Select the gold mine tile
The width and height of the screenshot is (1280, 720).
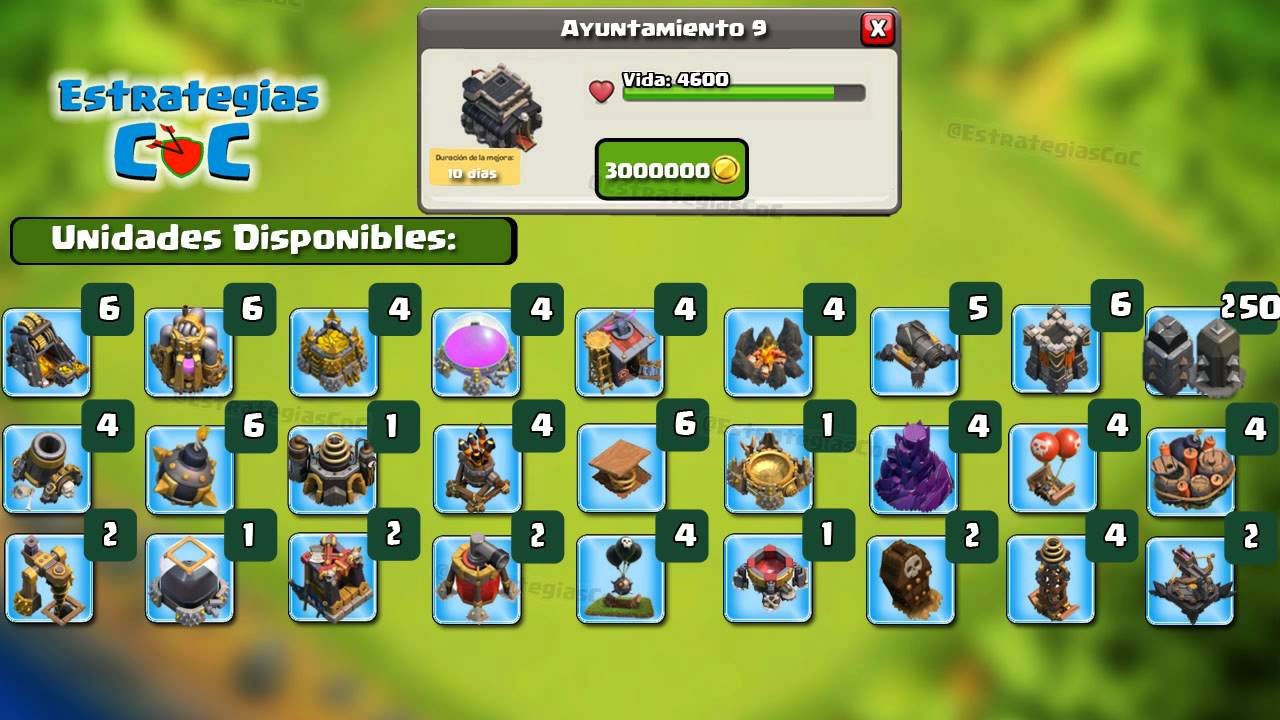[x=47, y=352]
